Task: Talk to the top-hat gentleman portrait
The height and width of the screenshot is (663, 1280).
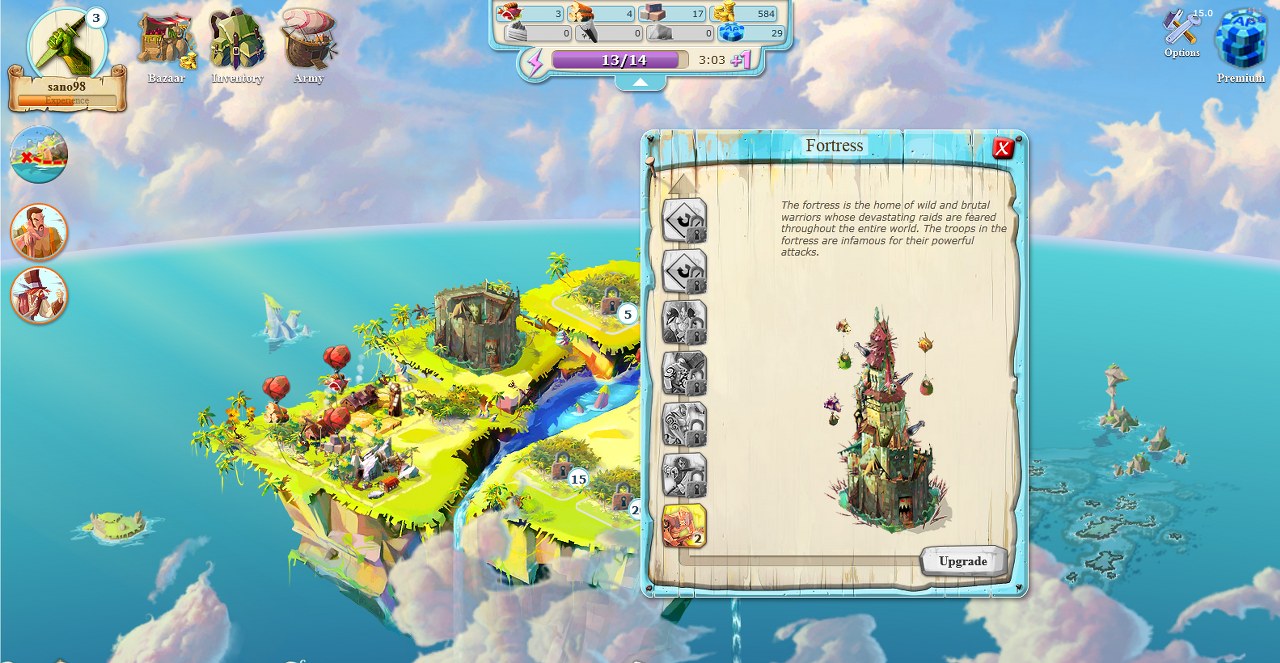Action: tap(39, 295)
